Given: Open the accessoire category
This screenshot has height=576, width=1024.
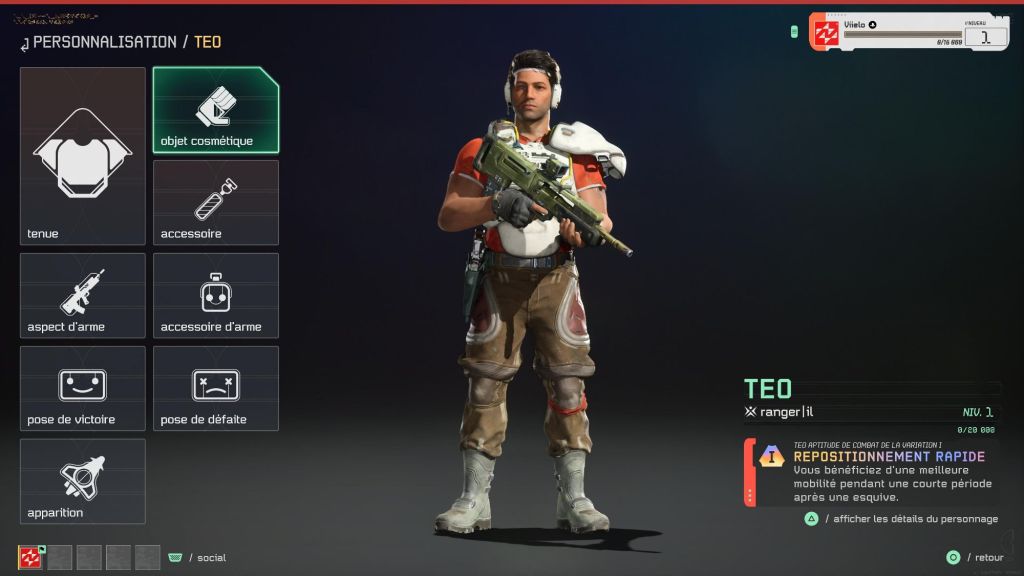Looking at the screenshot, I should pyautogui.click(x=216, y=202).
